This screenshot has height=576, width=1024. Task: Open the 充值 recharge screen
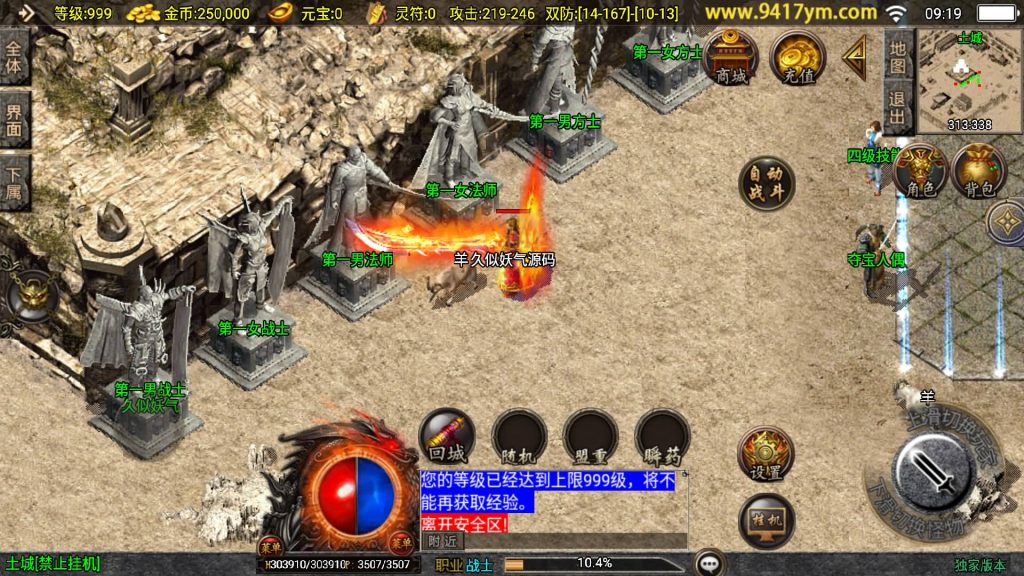pyautogui.click(x=797, y=56)
